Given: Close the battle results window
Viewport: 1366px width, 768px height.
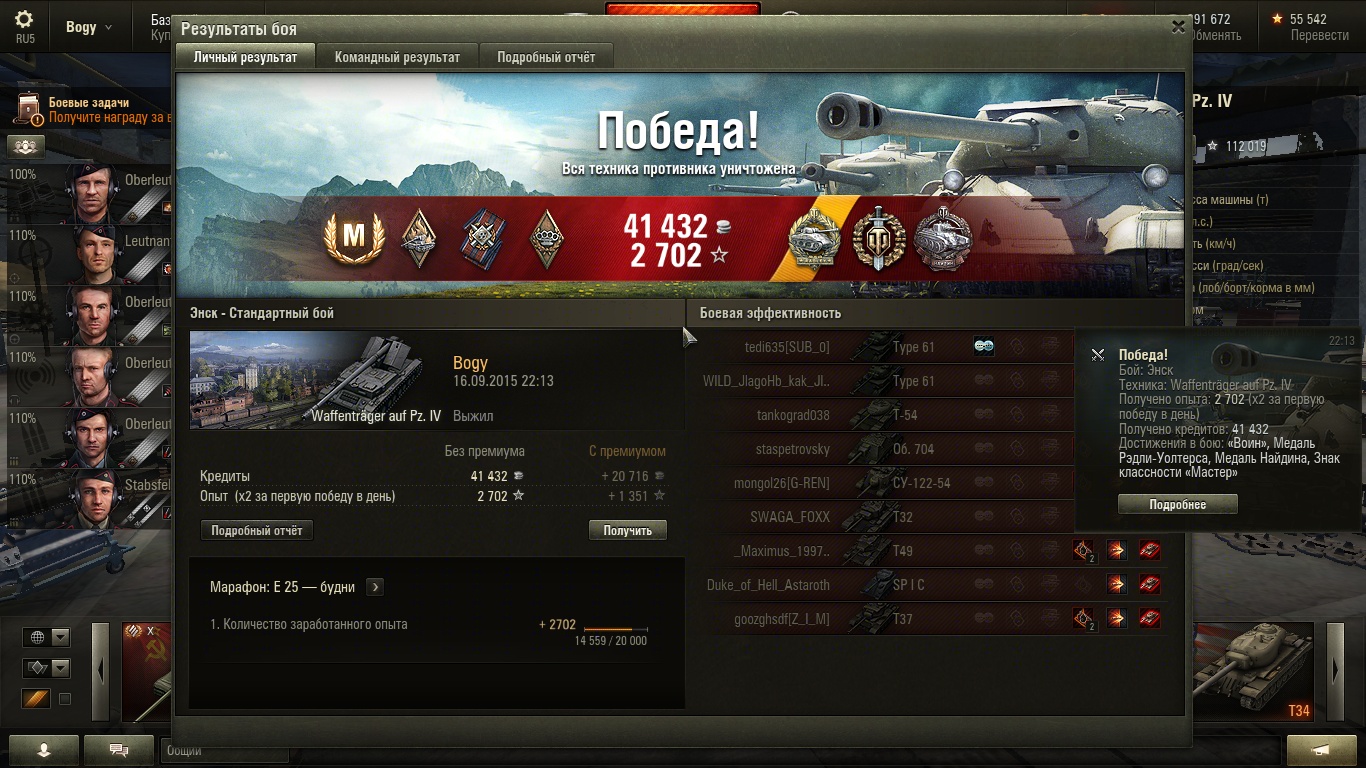Looking at the screenshot, I should pyautogui.click(x=1178, y=28).
